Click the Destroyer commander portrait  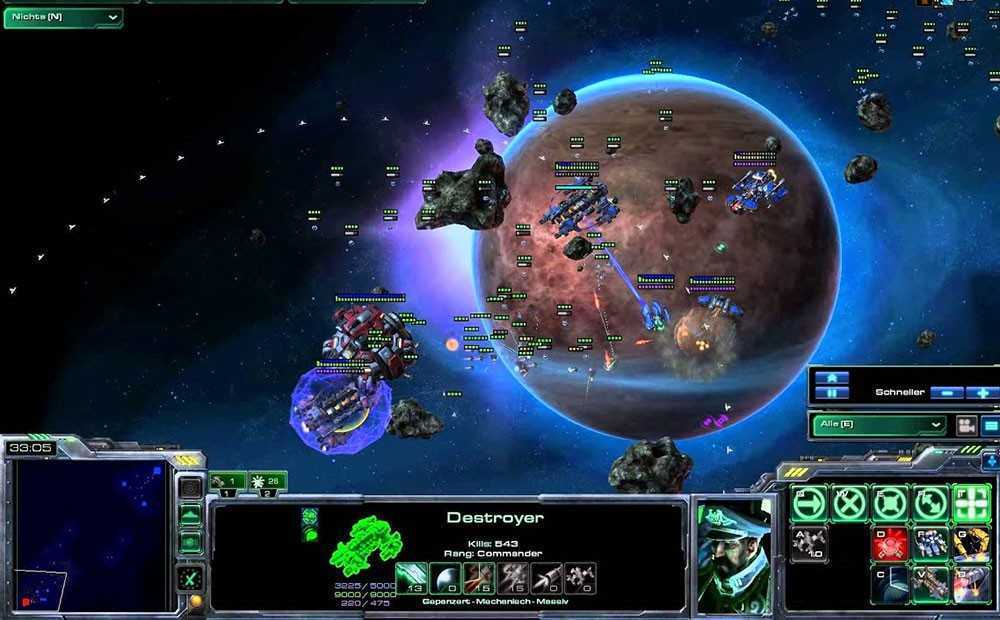[733, 553]
